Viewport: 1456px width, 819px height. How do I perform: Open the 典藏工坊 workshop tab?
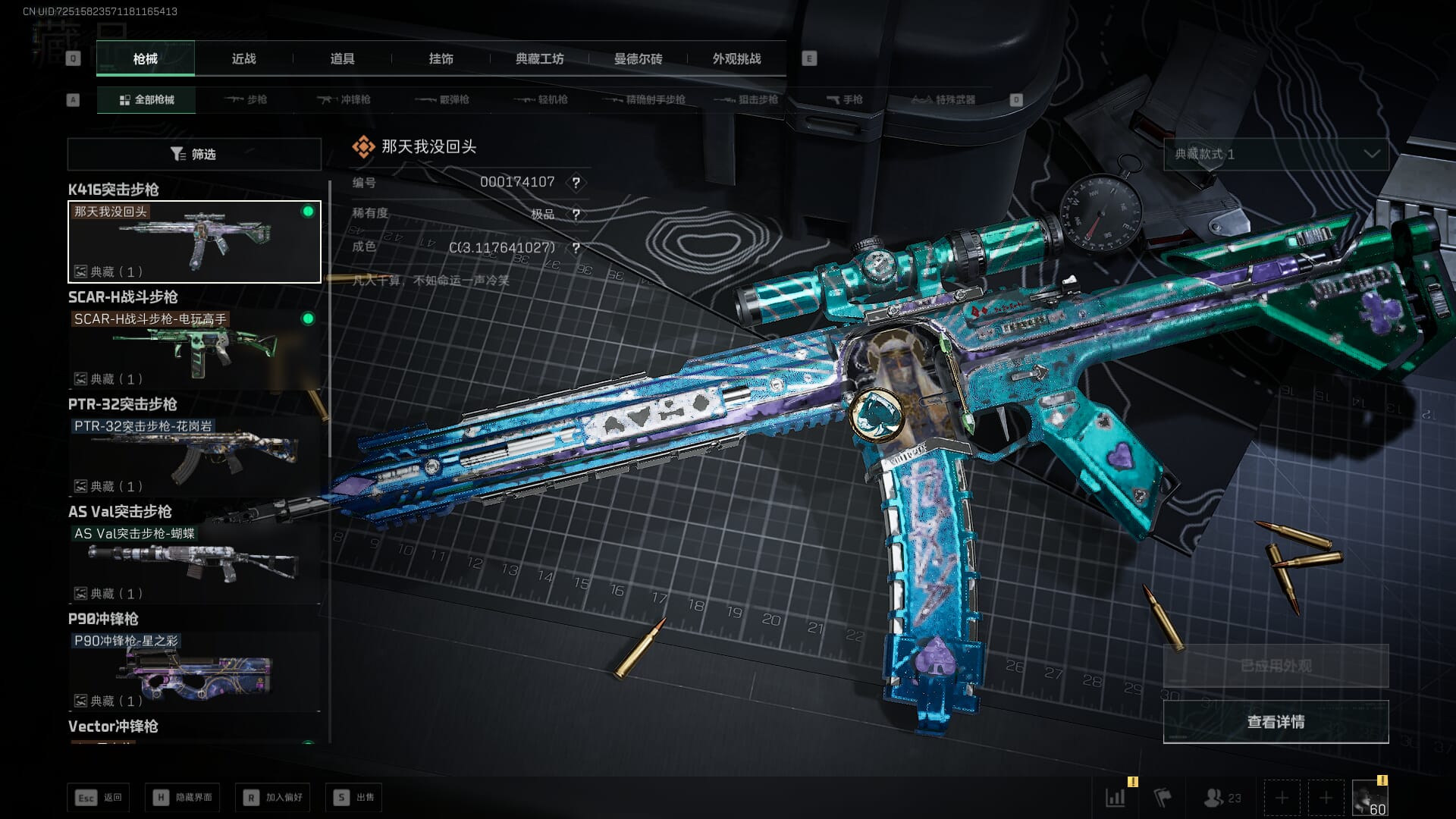[x=539, y=58]
